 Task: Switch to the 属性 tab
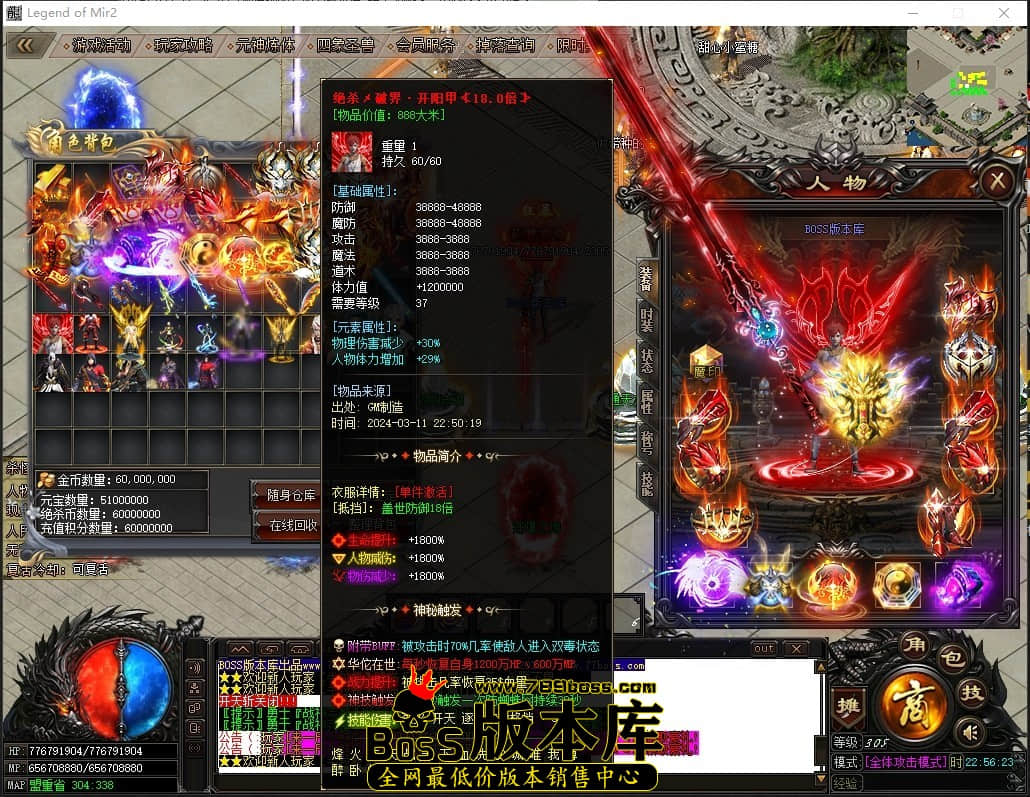click(x=647, y=403)
